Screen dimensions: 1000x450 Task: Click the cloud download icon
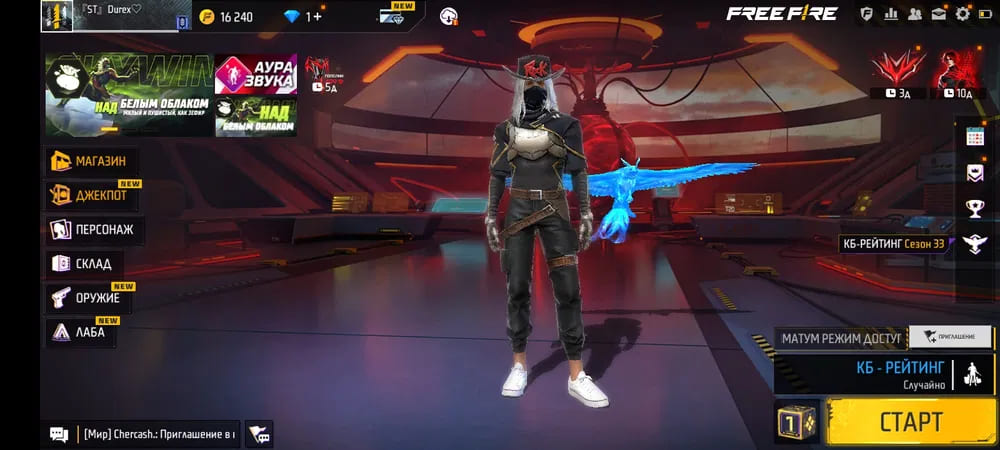tap(449, 16)
